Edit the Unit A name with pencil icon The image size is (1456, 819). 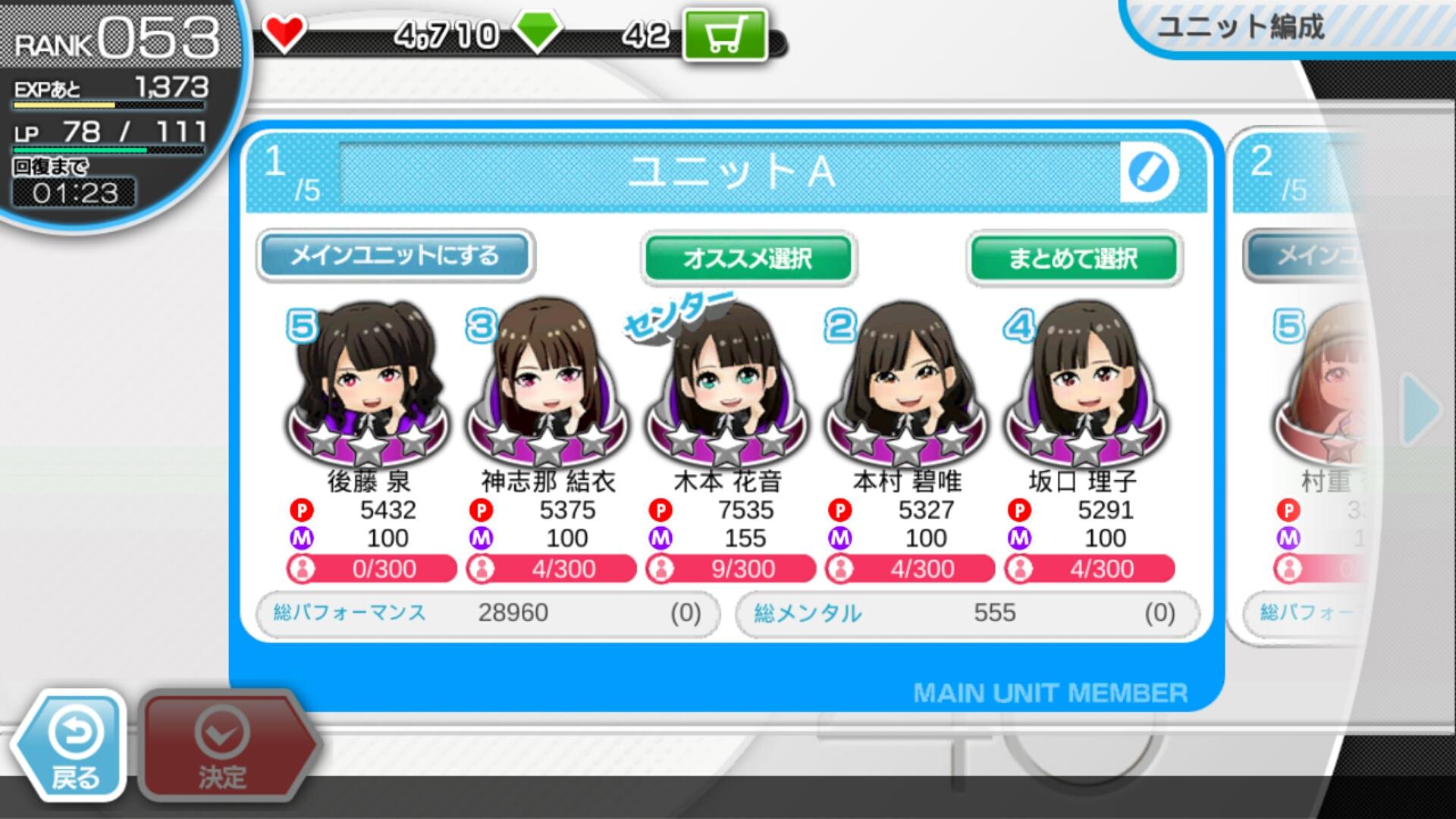[x=1148, y=172]
